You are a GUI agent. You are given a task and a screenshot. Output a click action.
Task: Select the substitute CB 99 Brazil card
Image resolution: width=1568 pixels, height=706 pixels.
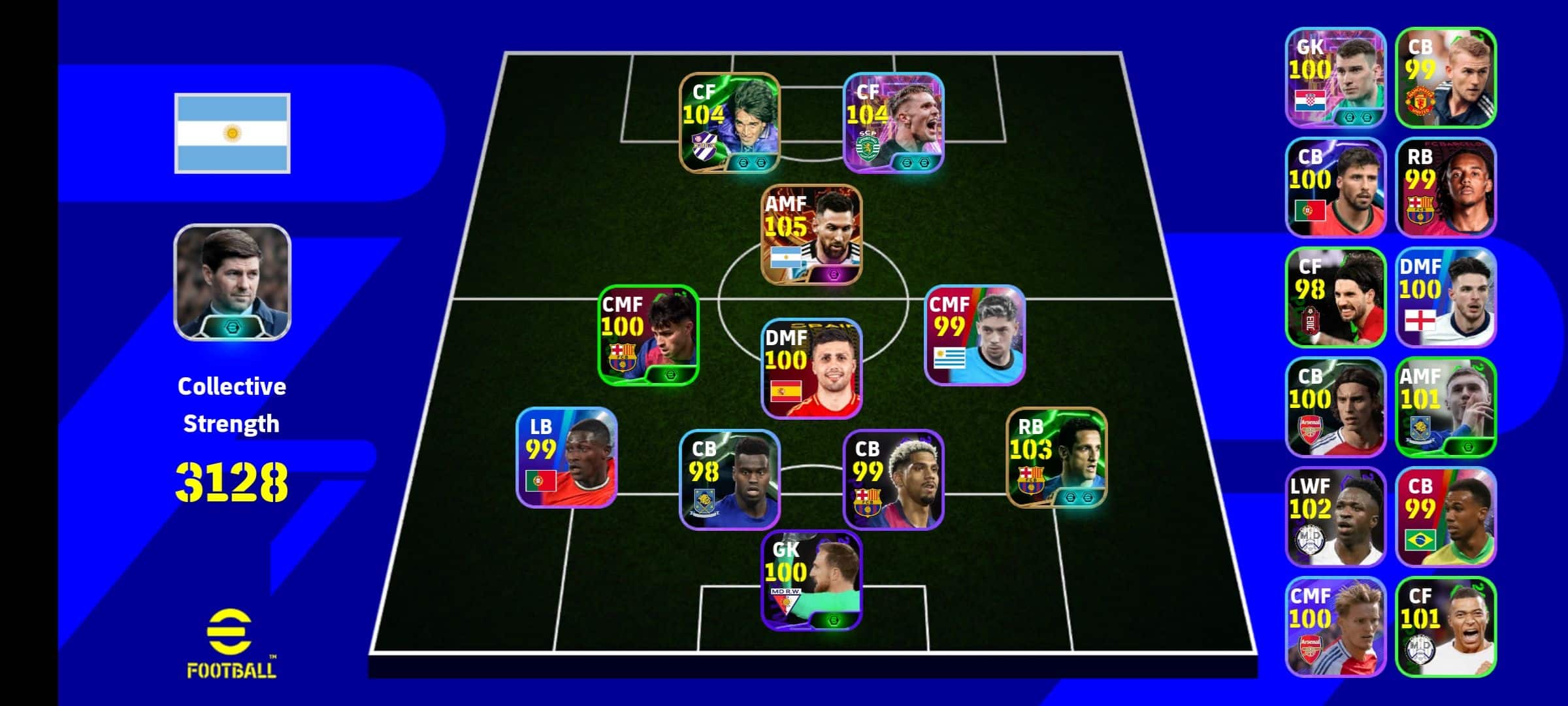point(1446,516)
